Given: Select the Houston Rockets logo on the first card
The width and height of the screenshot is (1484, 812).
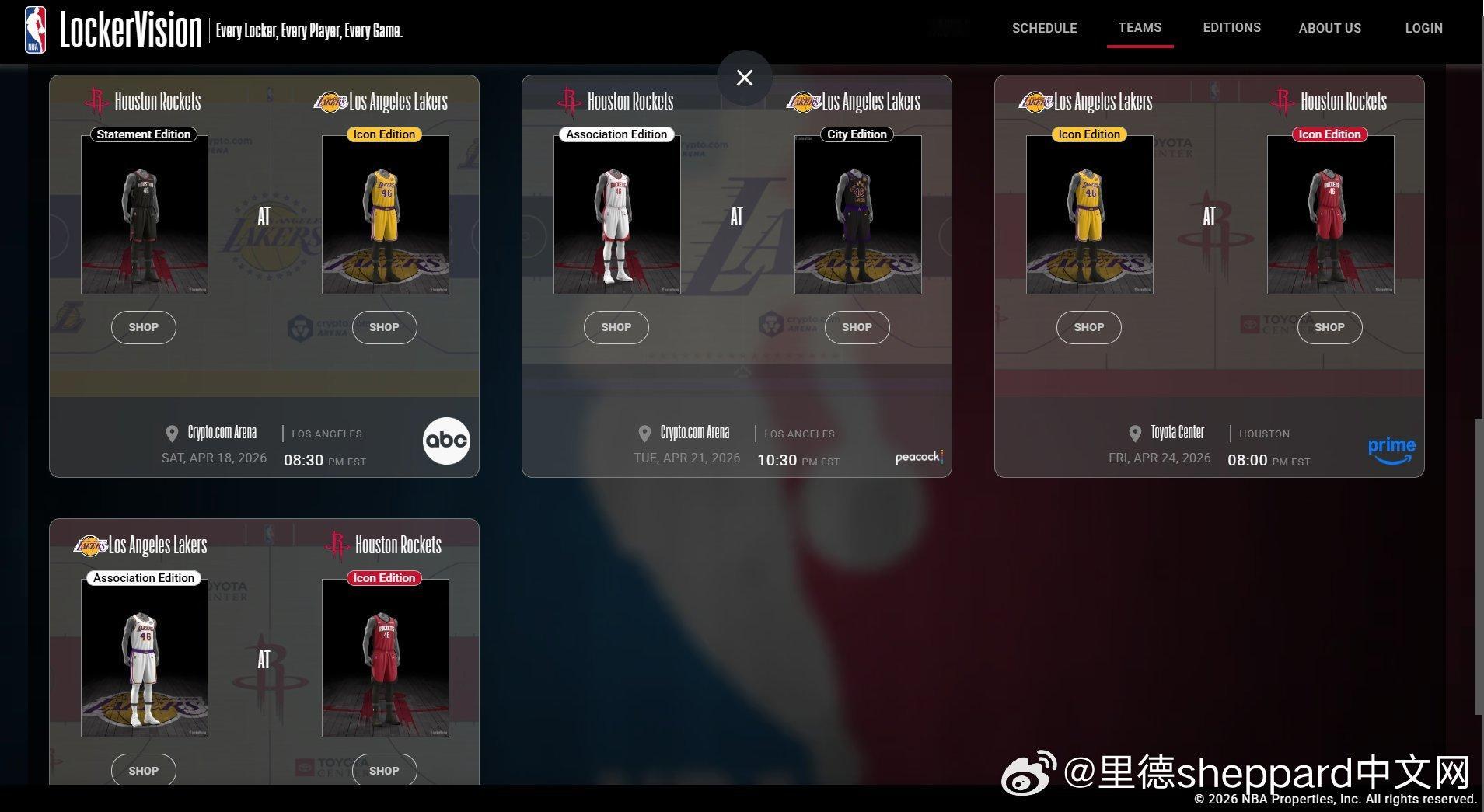Looking at the screenshot, I should pyautogui.click(x=97, y=100).
